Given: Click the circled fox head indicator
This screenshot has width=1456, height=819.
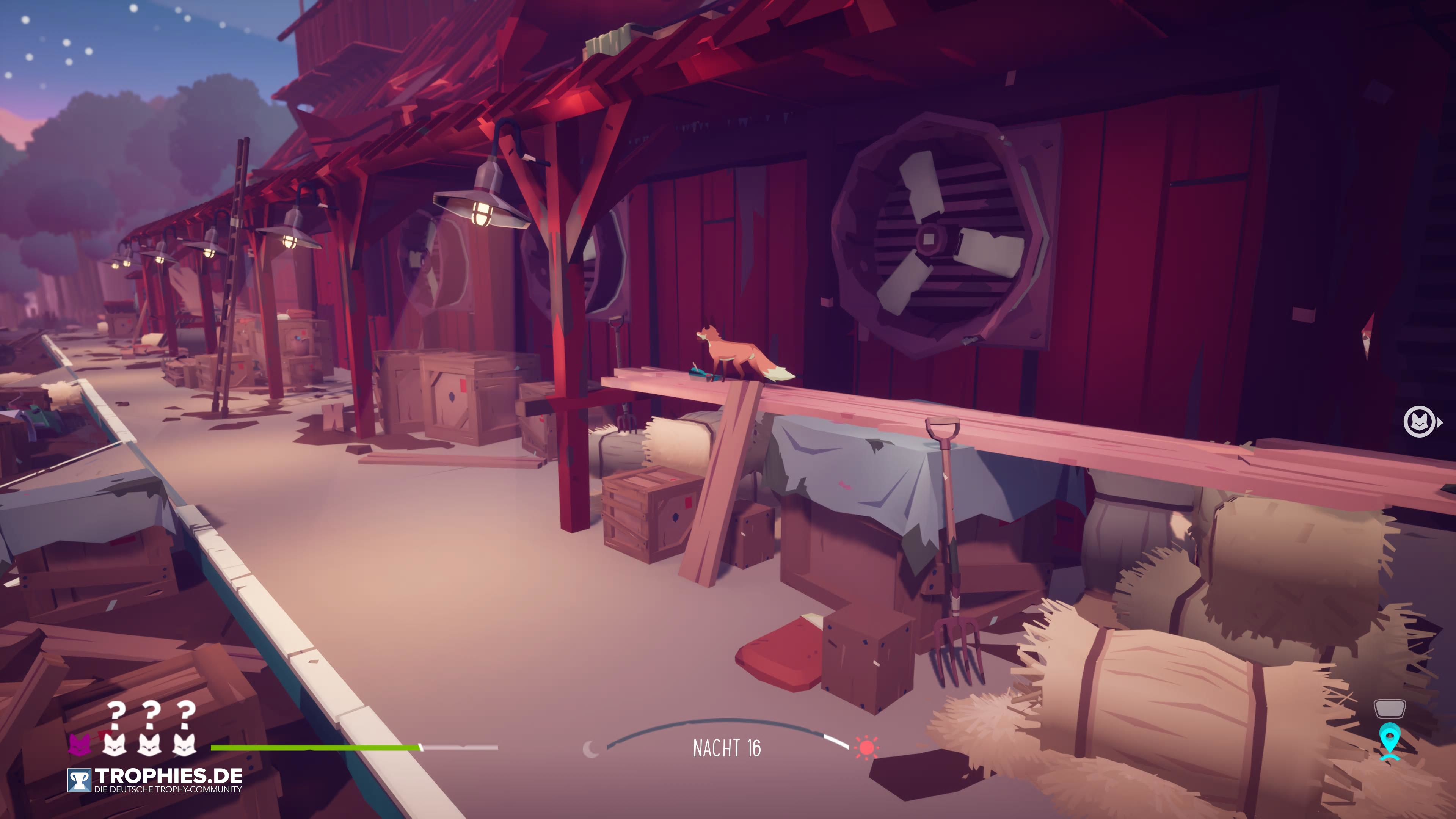Looking at the screenshot, I should [1419, 422].
